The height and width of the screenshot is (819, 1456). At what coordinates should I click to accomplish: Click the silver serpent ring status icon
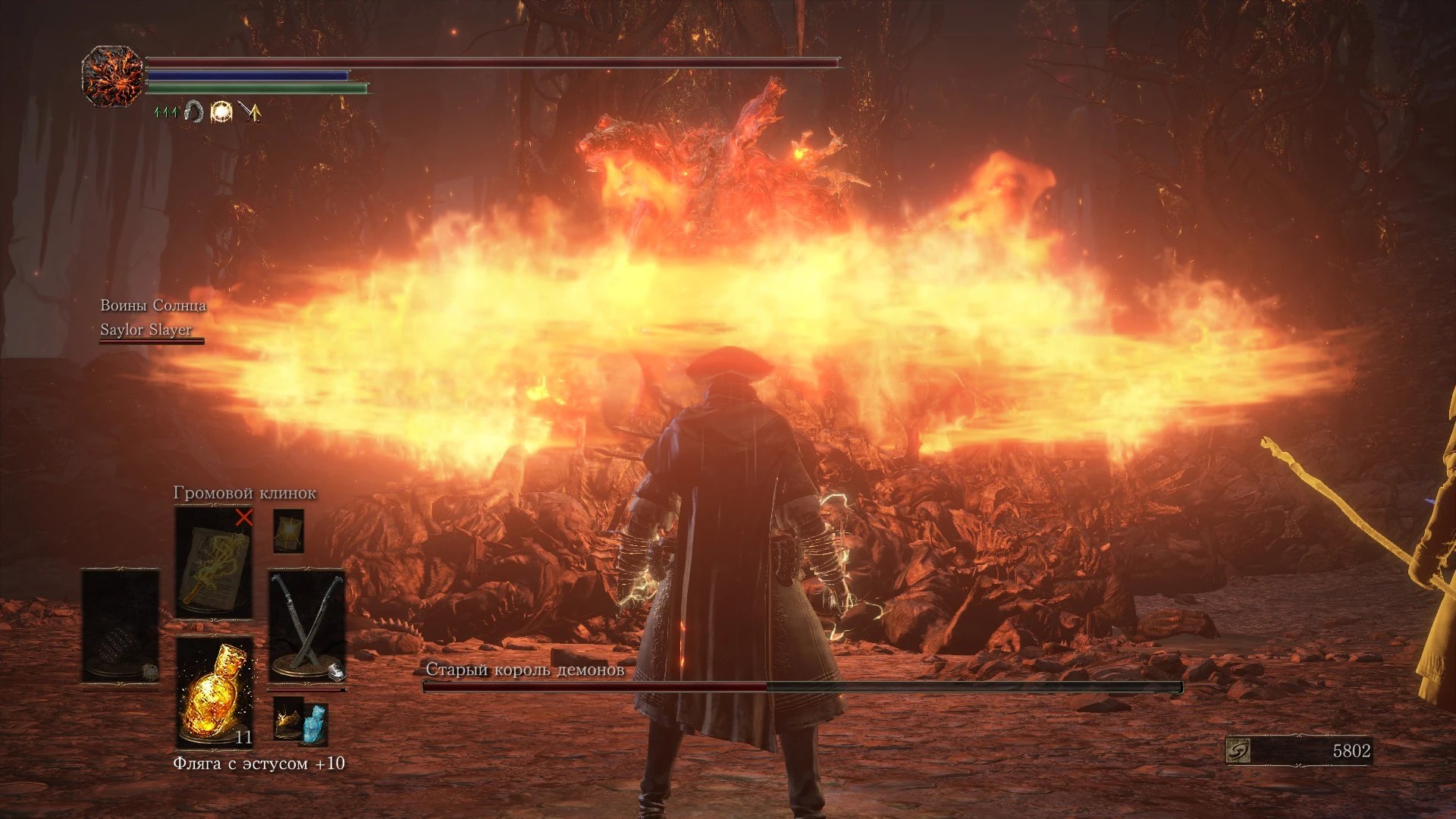point(194,112)
